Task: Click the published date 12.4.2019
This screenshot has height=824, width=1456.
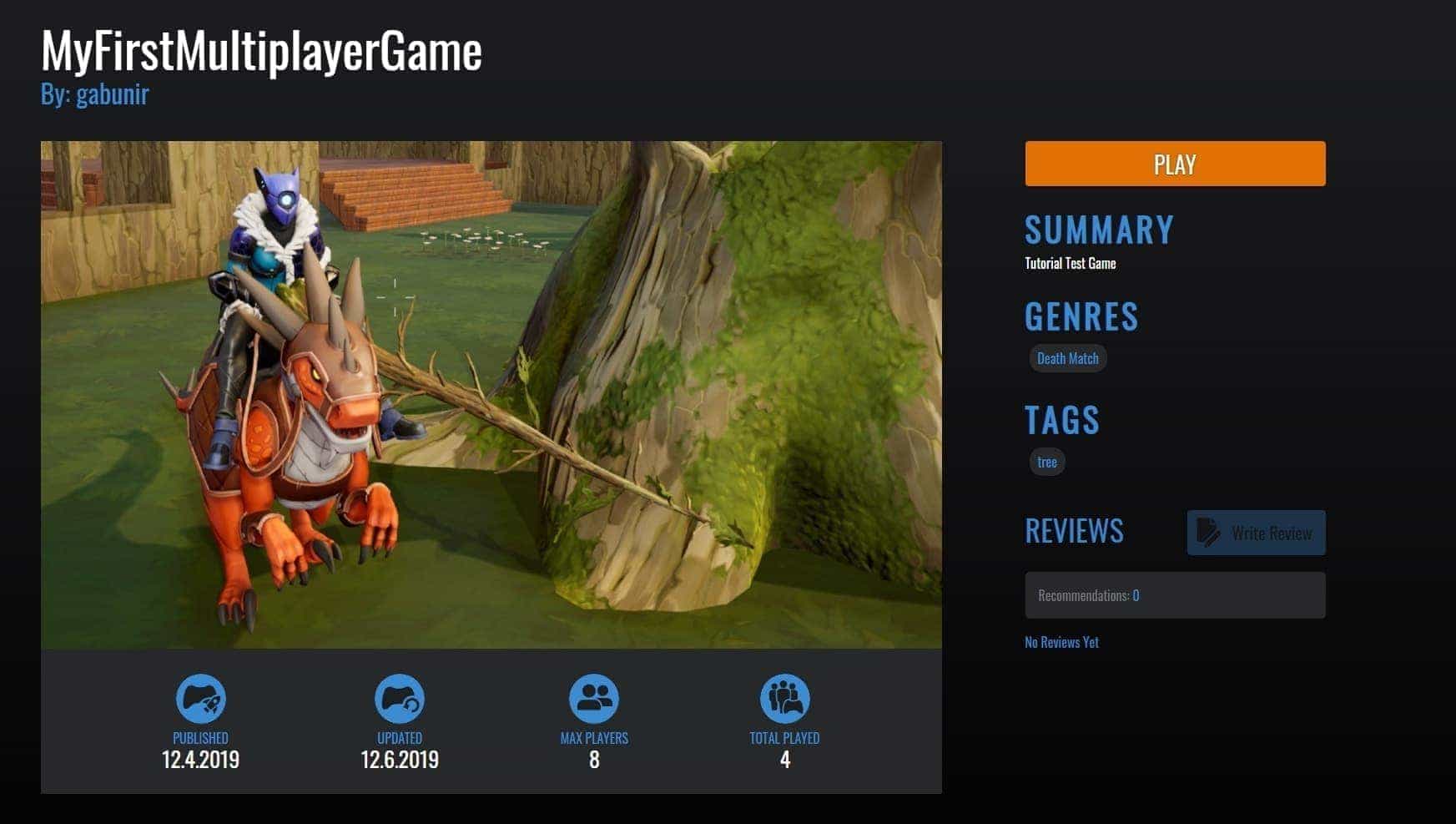Action: (x=199, y=760)
